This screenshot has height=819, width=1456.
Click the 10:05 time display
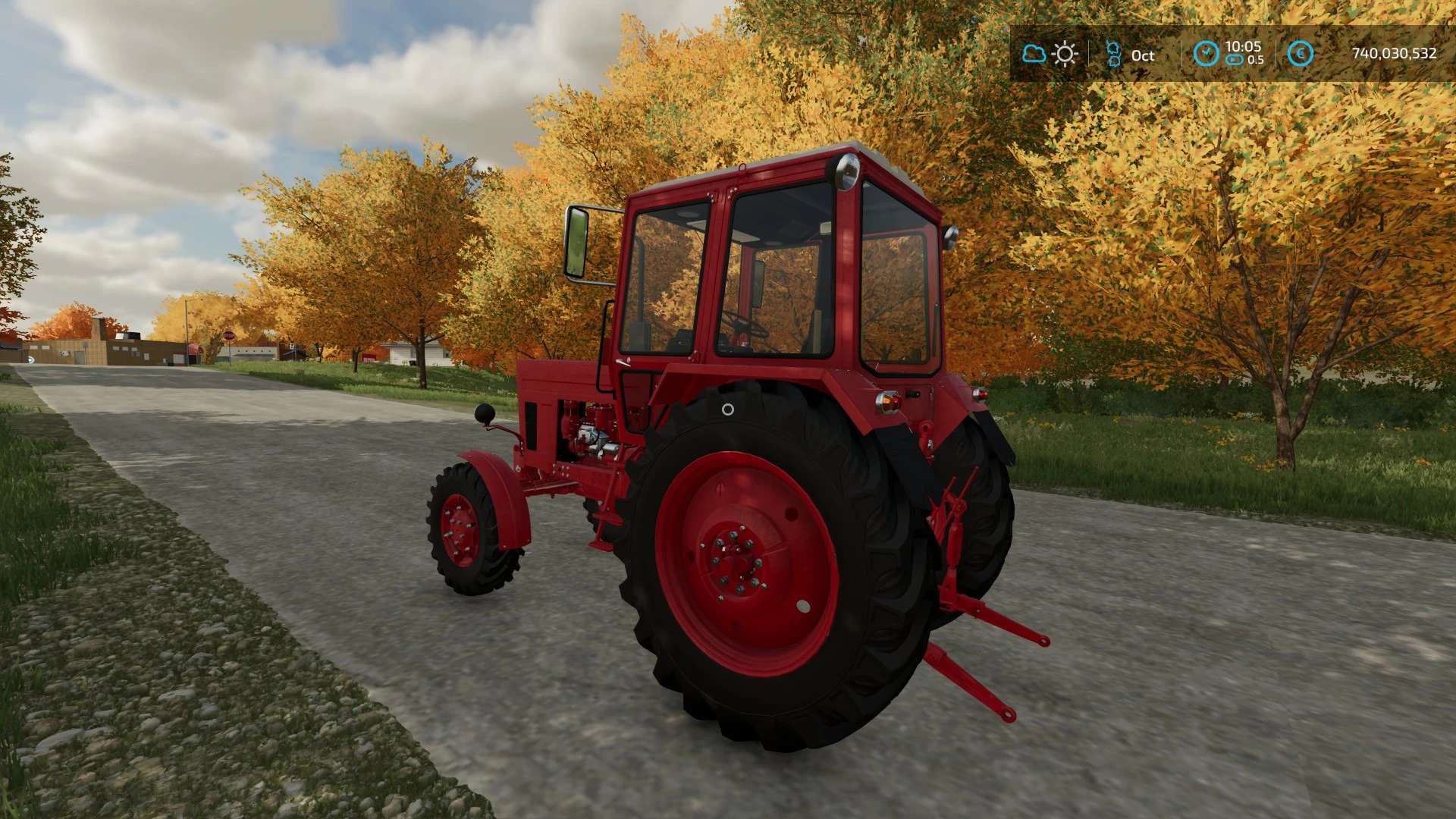[1244, 47]
